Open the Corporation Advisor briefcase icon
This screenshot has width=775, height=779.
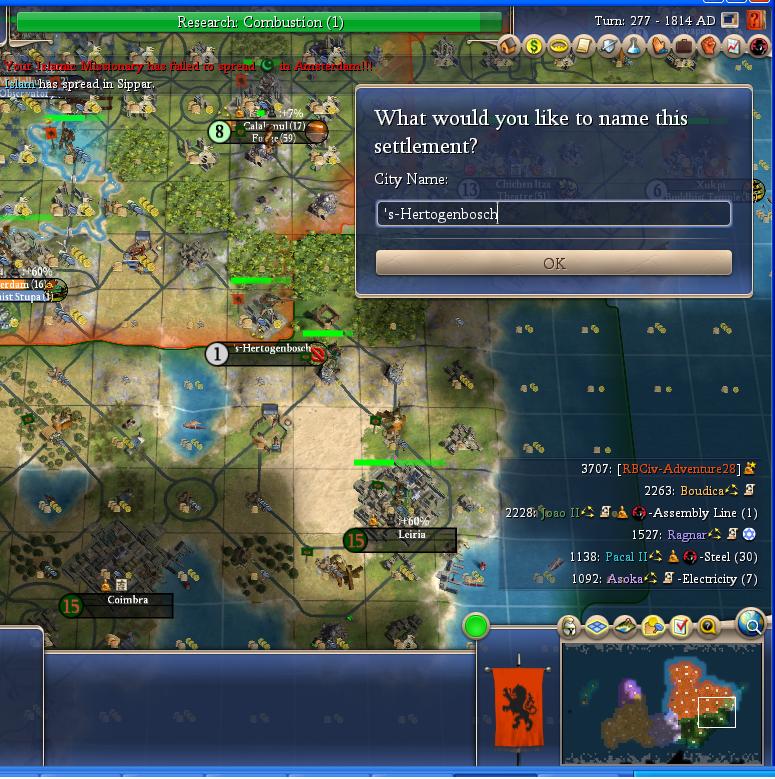tap(684, 46)
